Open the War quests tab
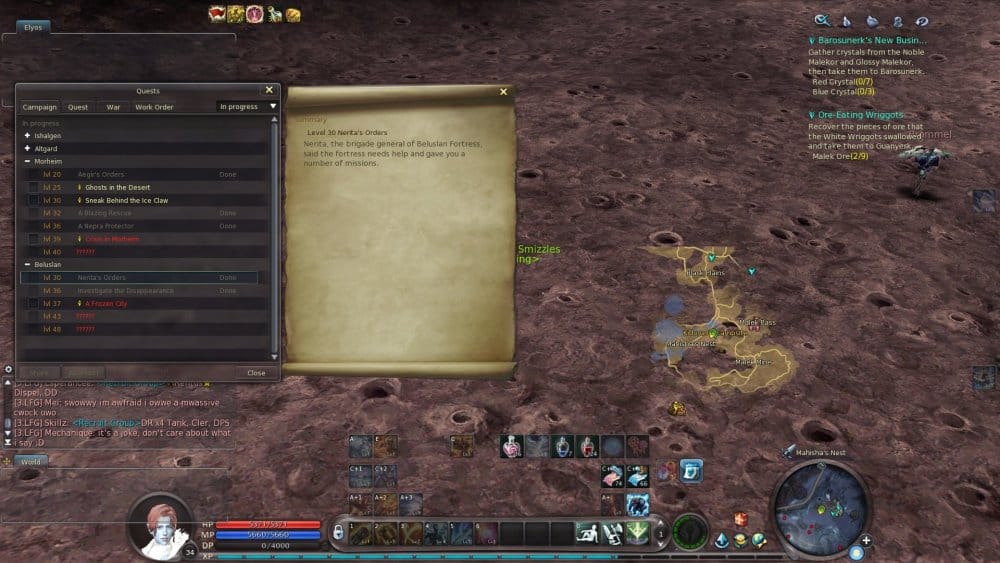Screen dimensions: 1000x563 click(113, 107)
